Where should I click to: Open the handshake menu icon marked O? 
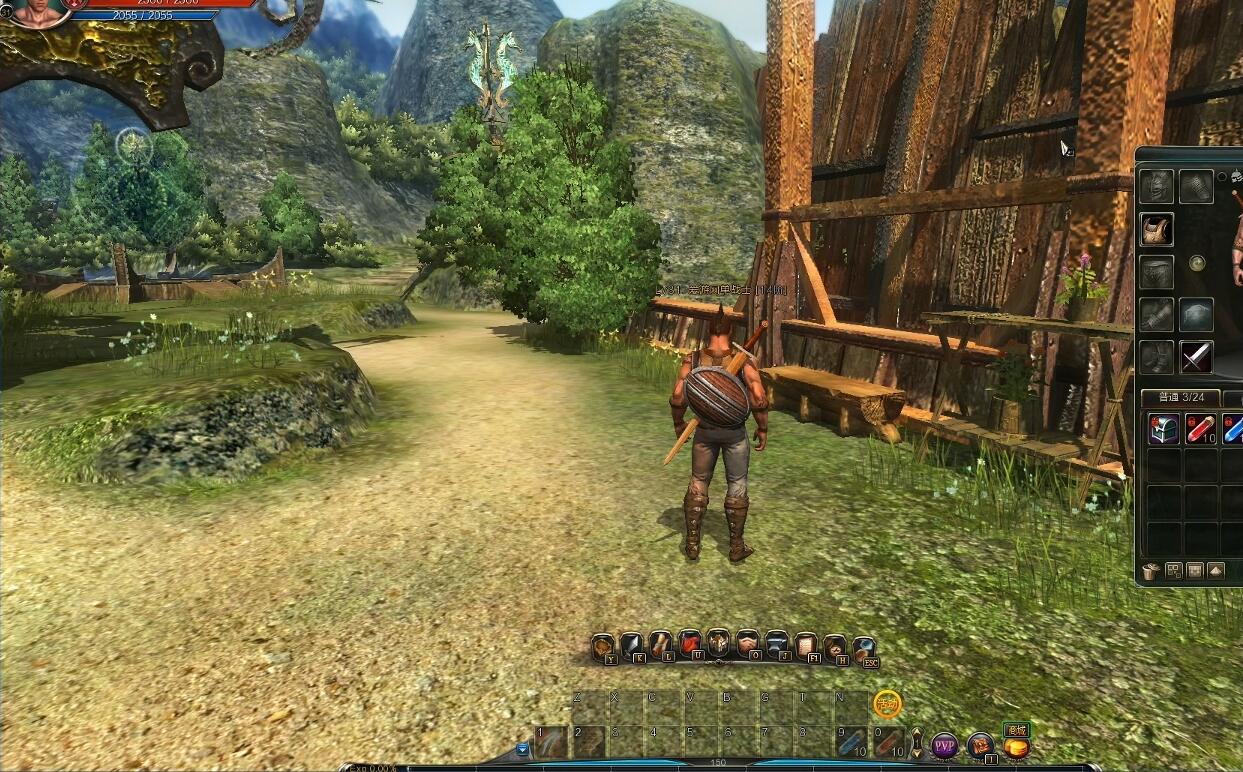point(748,646)
